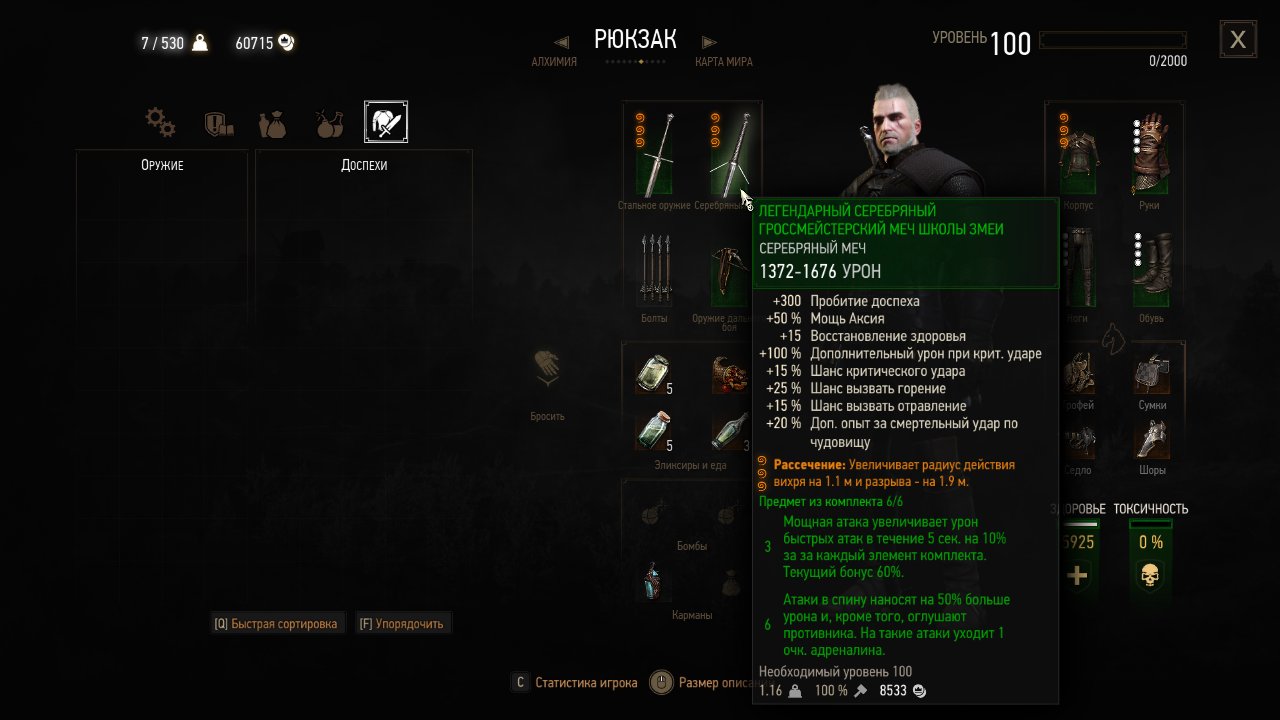Select the armor and sword equipment tab
Viewport: 1280px width, 720px height.
385,122
